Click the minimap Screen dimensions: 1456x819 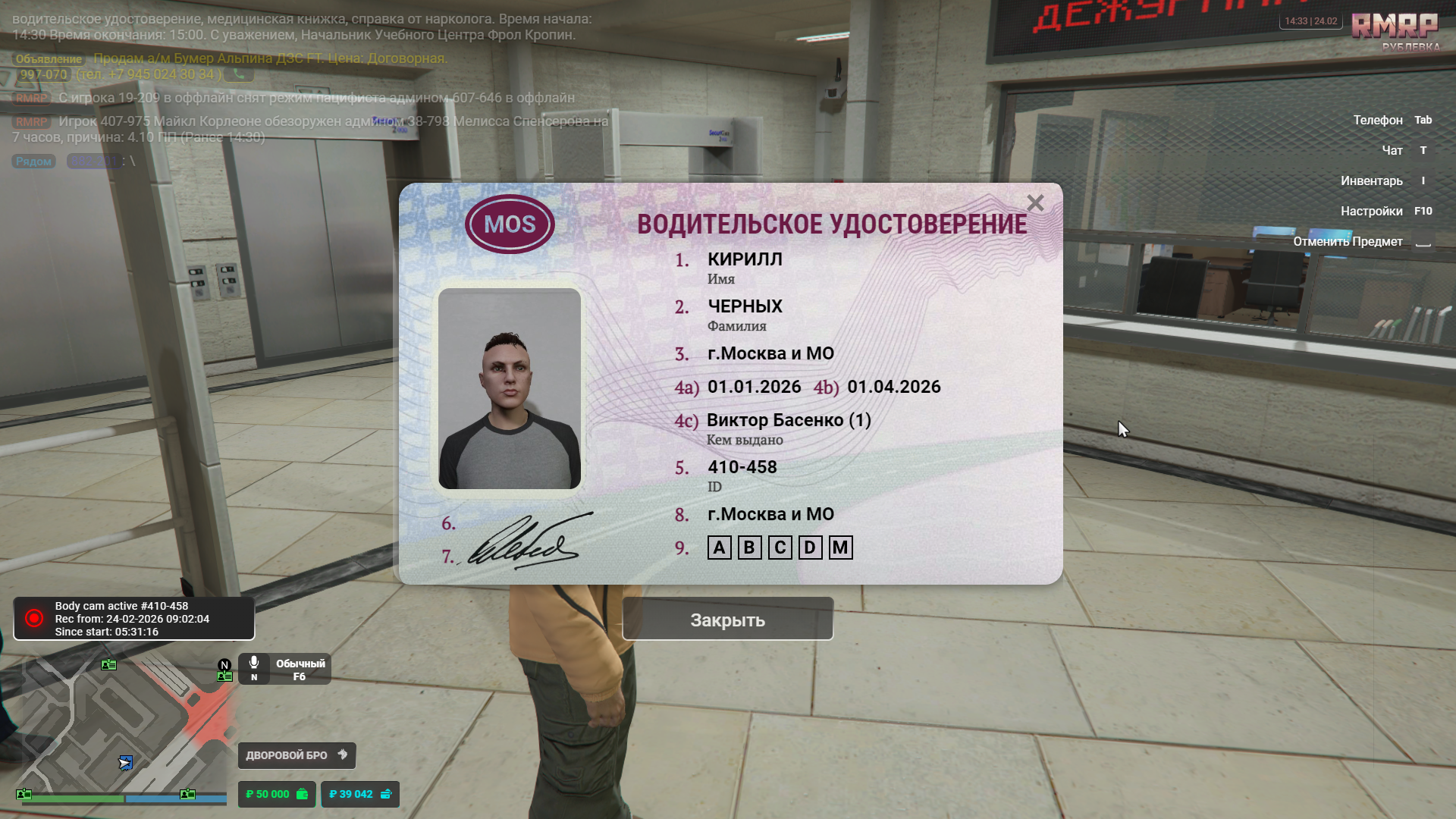click(x=121, y=728)
